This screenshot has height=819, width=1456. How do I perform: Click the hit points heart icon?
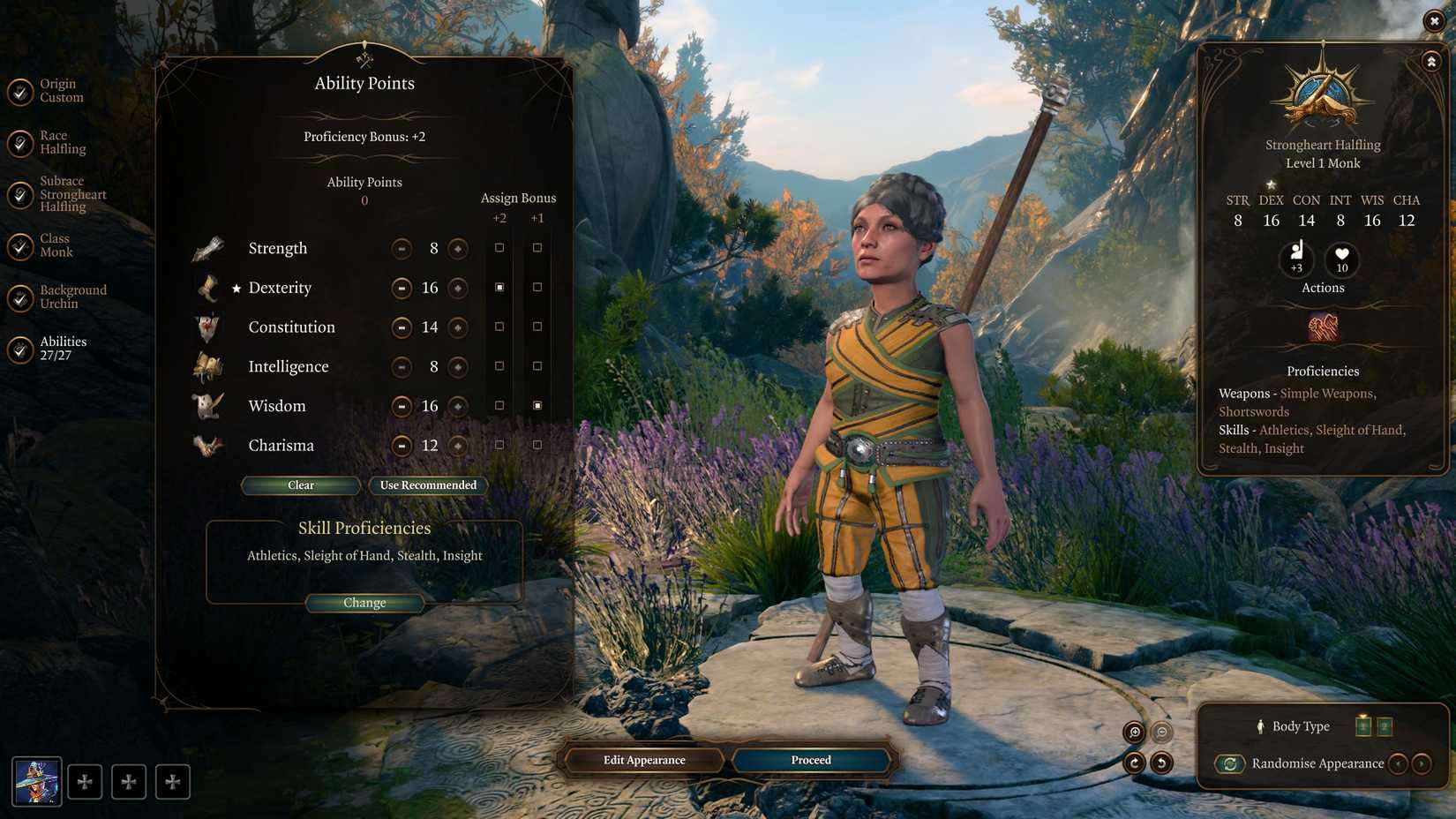[x=1340, y=256]
